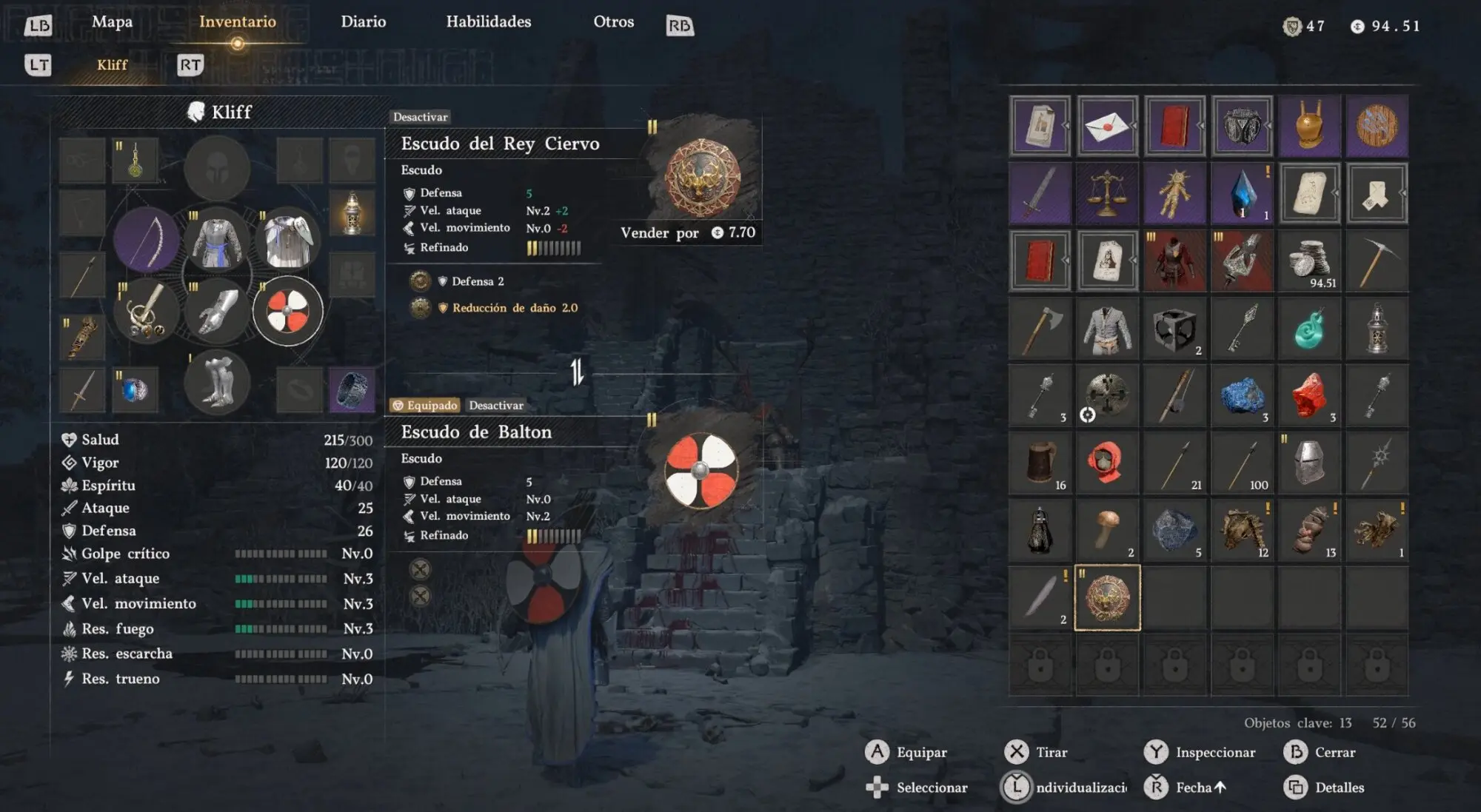Select the equipped Balton shield slot
This screenshot has height=812, width=1481.
(x=287, y=311)
